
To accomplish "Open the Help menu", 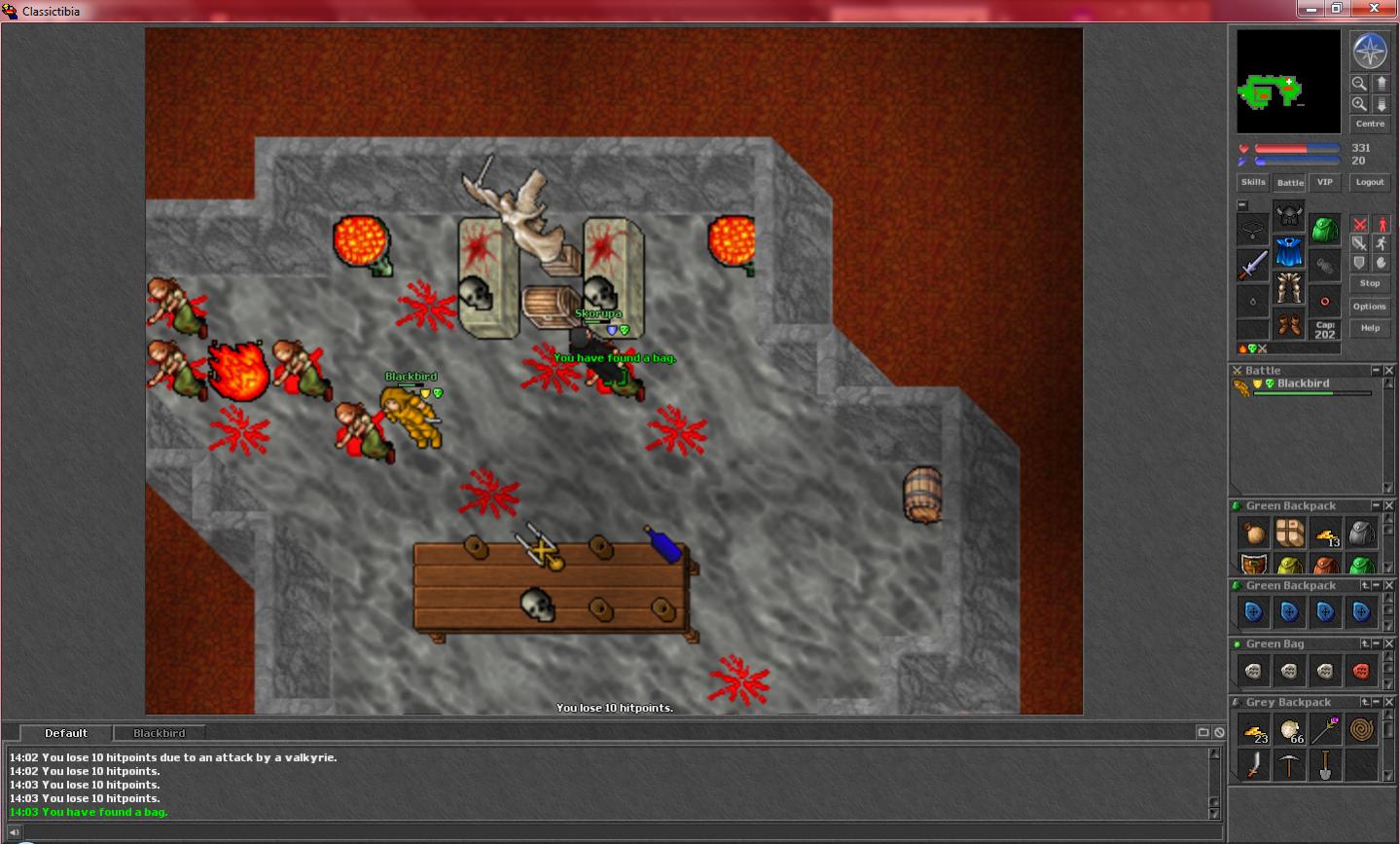I will (x=1370, y=328).
